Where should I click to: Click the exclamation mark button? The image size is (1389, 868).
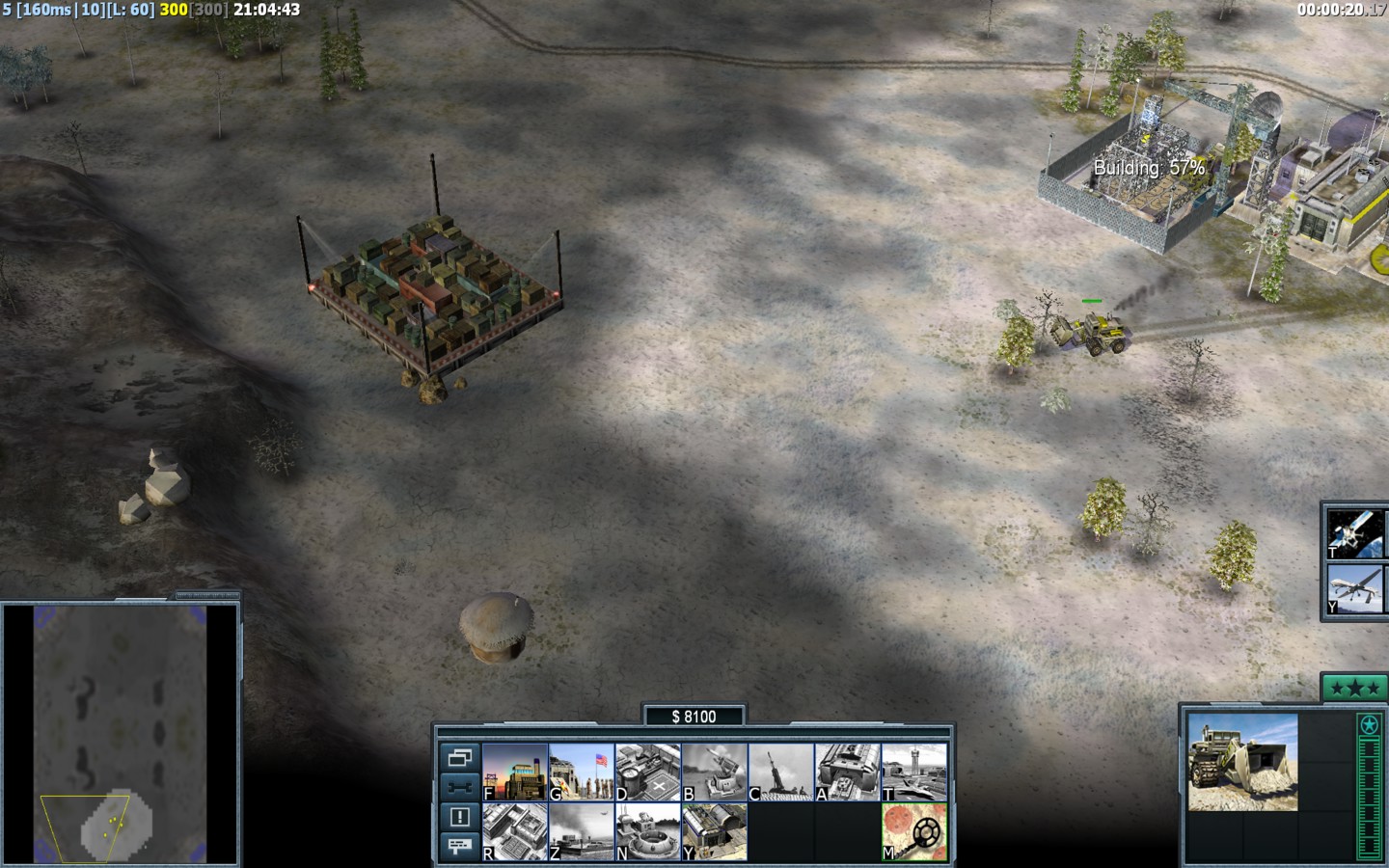pos(459,817)
